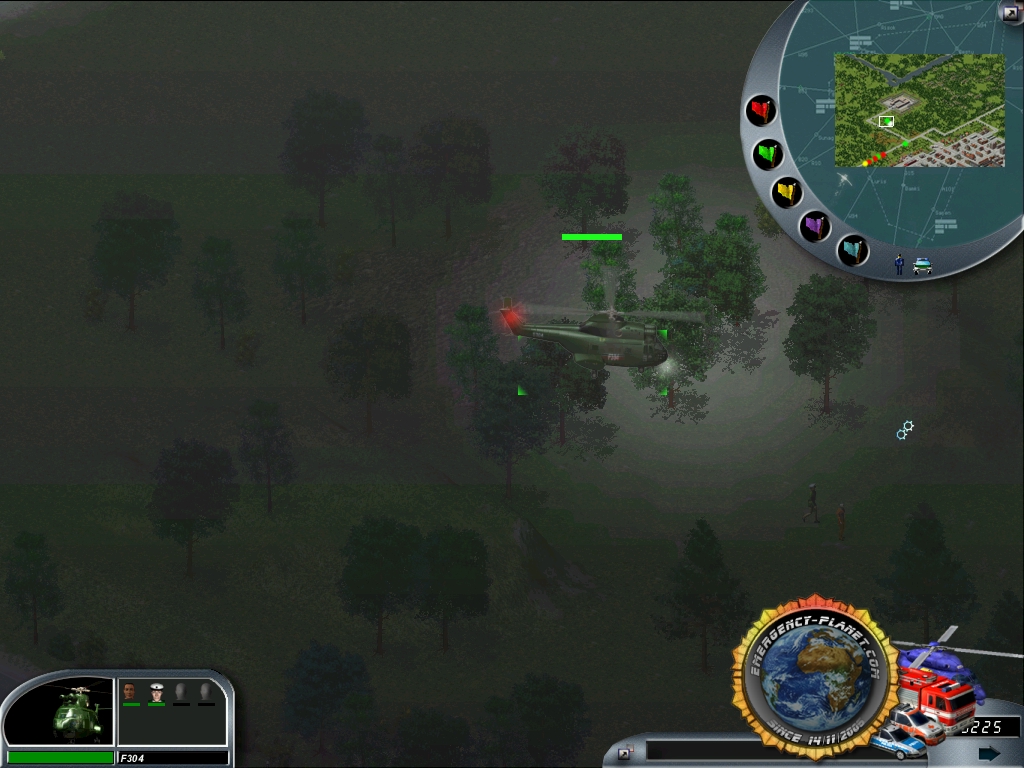Choose the yellow flag marker button
The width and height of the screenshot is (1024, 768).
coord(787,192)
